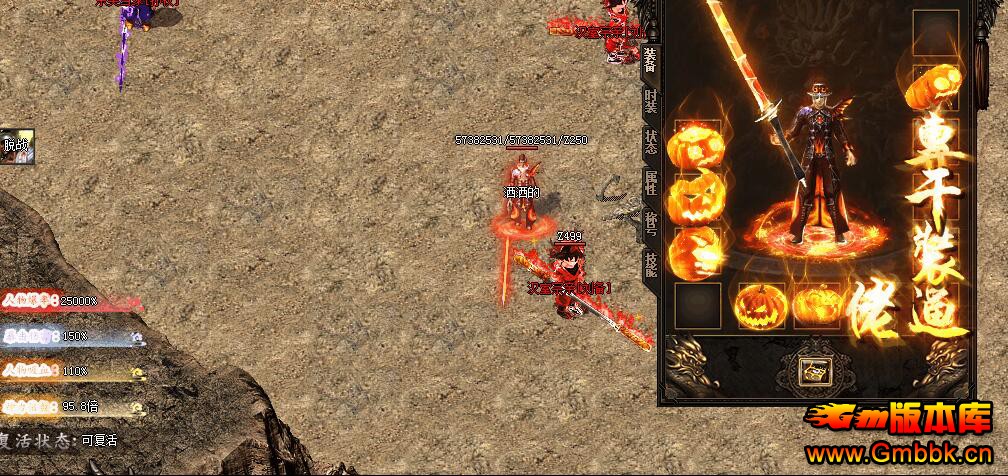Image resolution: width=1008 pixels, height=476 pixels.
Task: Show the 属性 attributes tab
Action: click(x=651, y=182)
